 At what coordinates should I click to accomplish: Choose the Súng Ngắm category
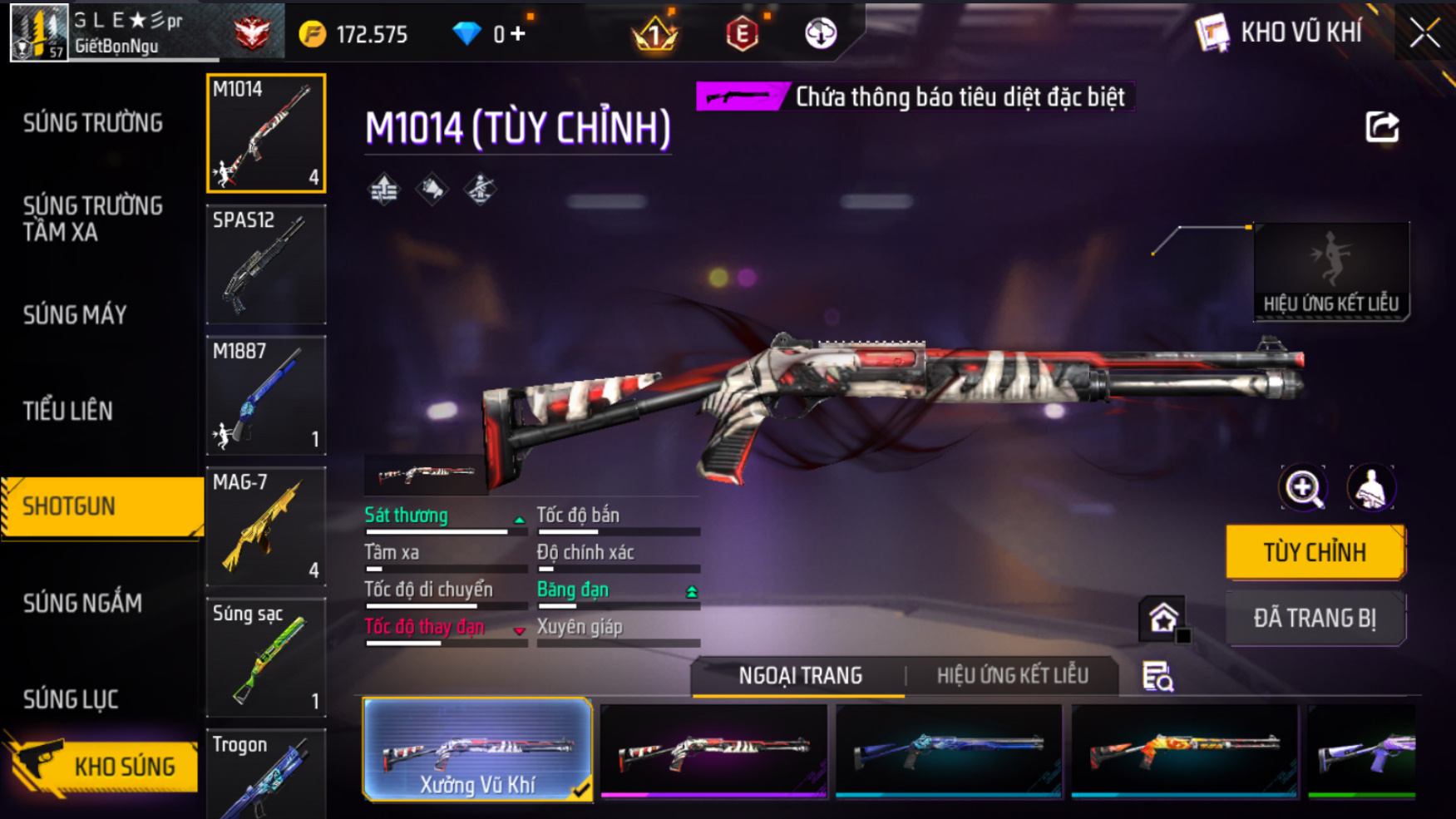pyautogui.click(x=82, y=603)
